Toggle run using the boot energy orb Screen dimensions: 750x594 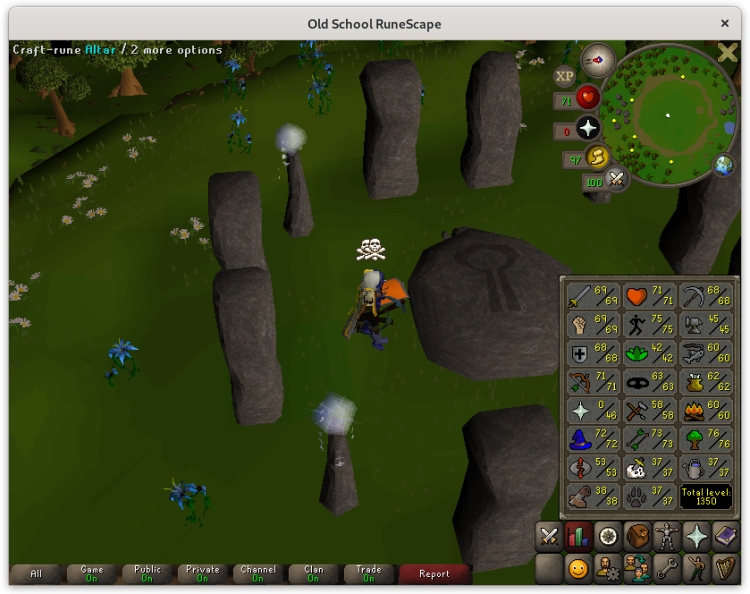597,157
